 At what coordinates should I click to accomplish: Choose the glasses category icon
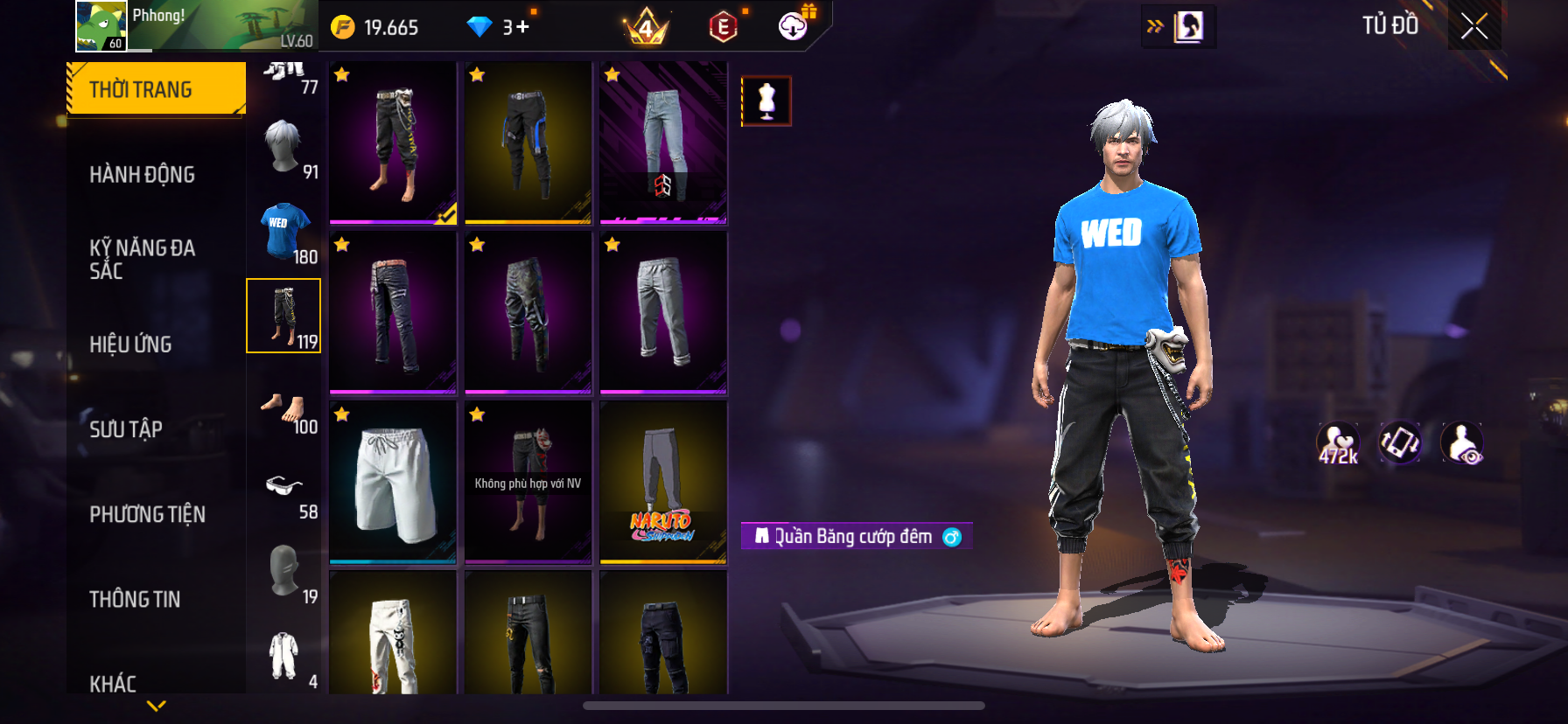(284, 486)
